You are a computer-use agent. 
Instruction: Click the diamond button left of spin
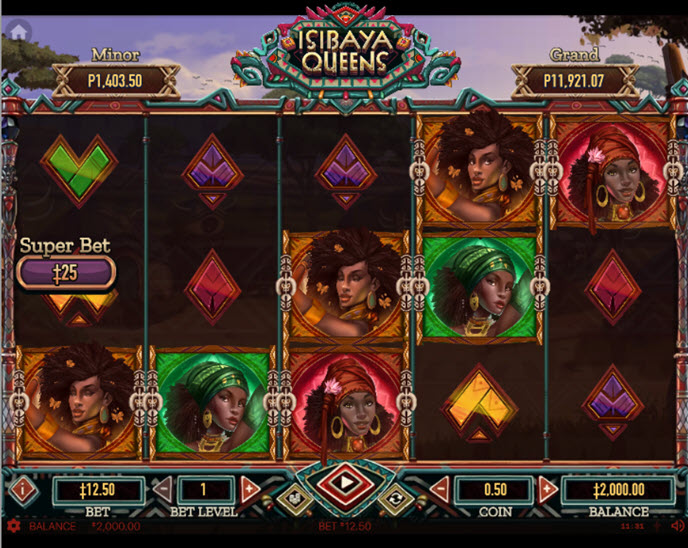click(x=292, y=498)
